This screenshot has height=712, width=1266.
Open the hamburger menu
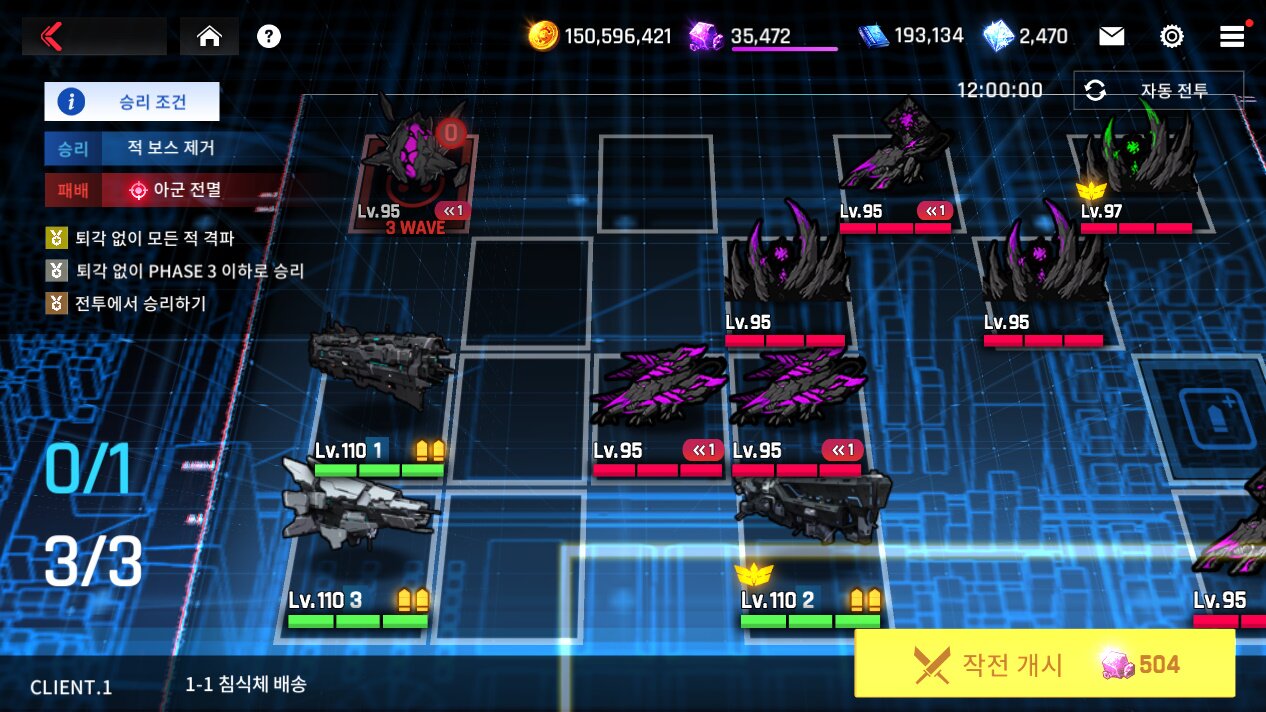1231,37
